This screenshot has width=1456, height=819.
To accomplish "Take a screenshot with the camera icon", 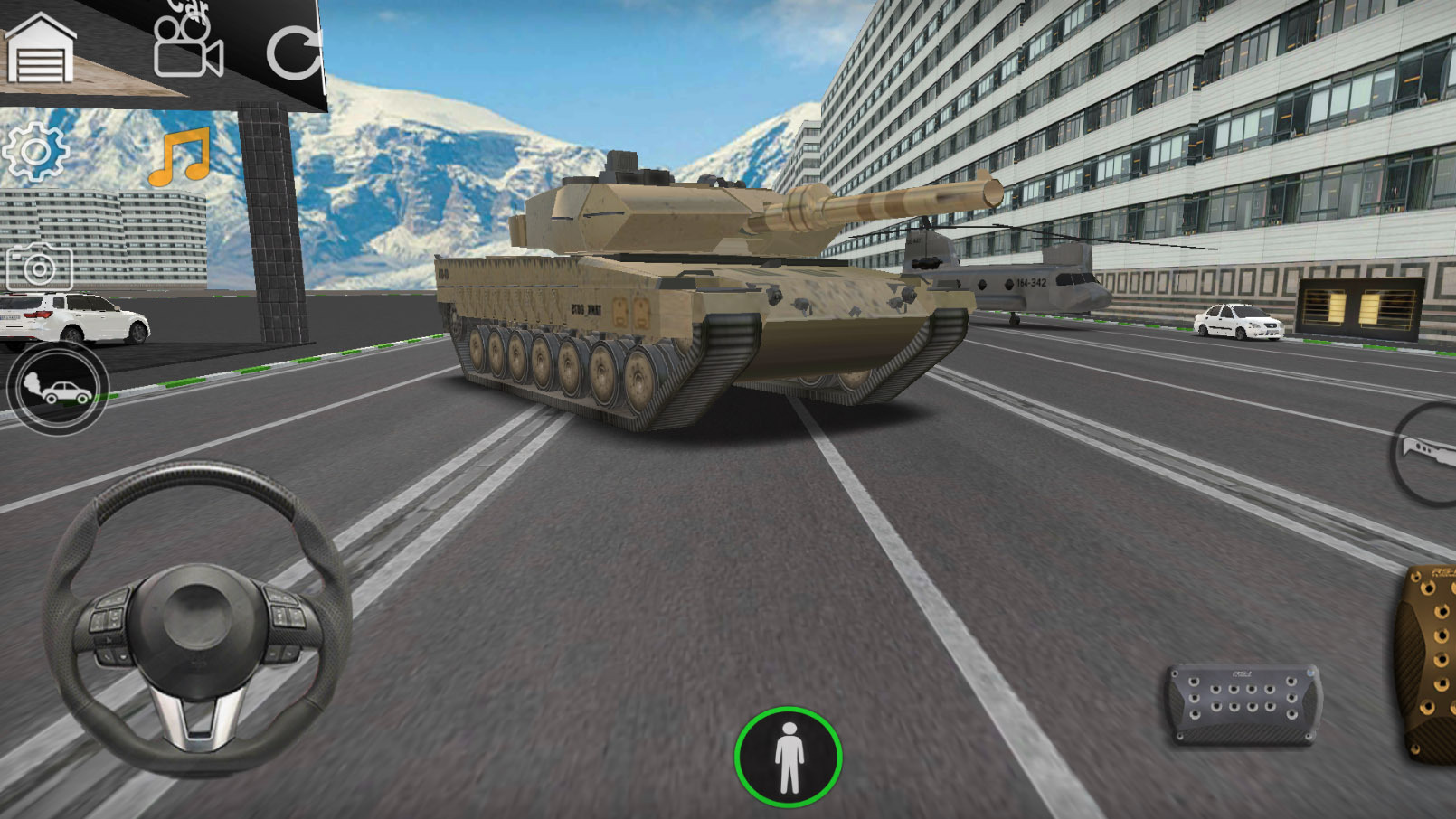I will (39, 268).
